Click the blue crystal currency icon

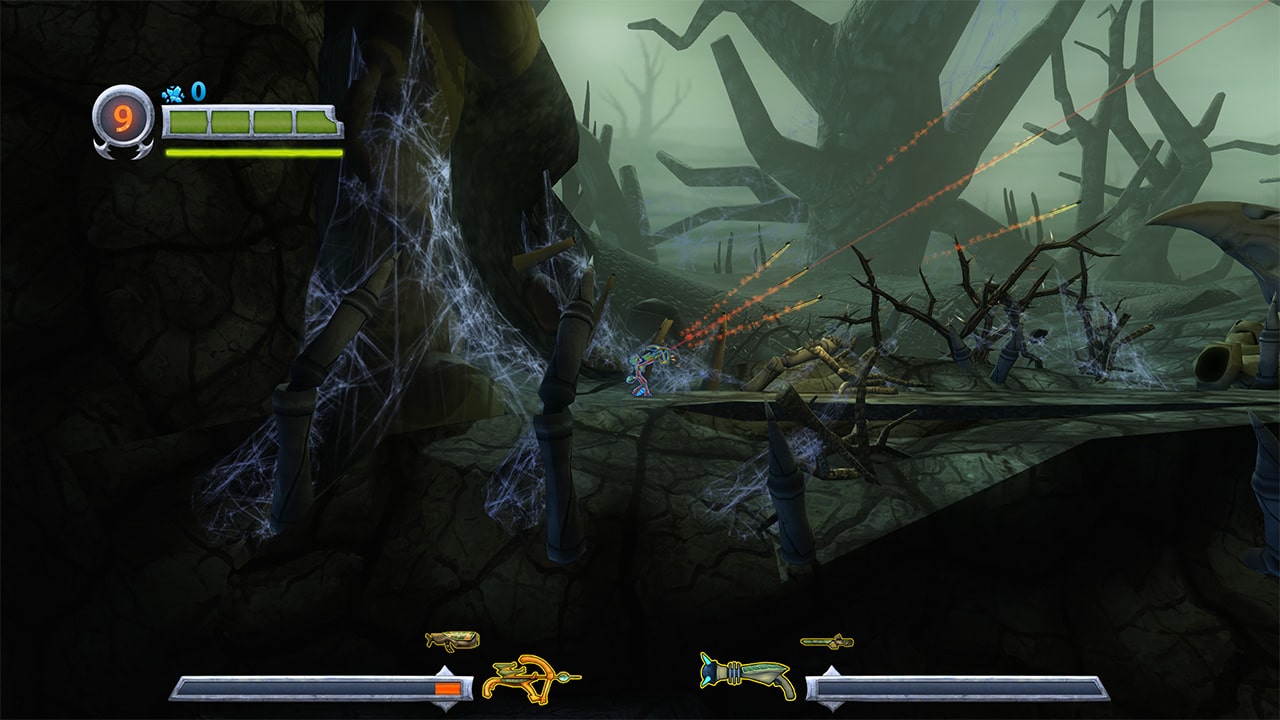click(x=173, y=91)
